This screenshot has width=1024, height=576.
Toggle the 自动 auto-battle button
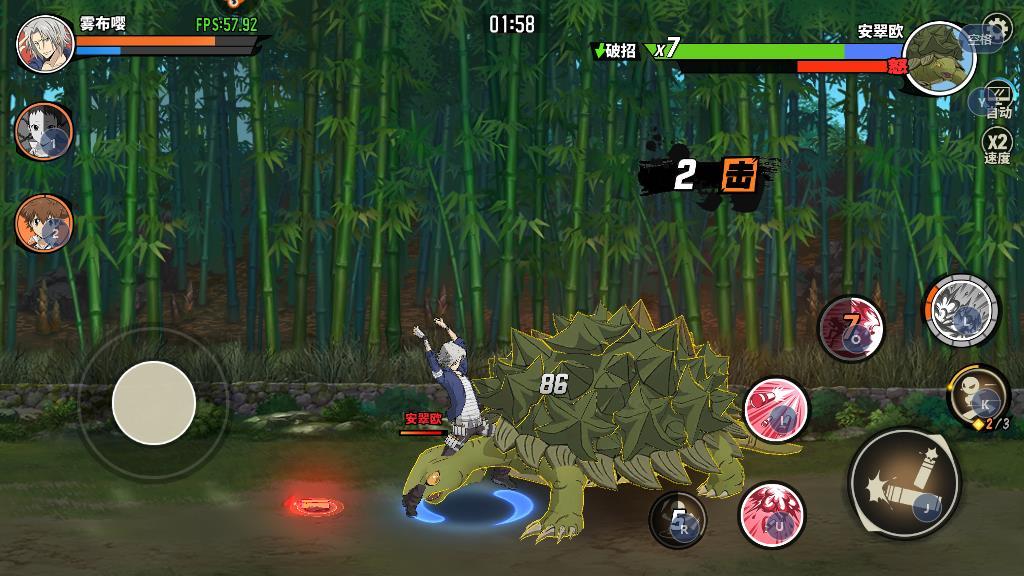[x=997, y=101]
